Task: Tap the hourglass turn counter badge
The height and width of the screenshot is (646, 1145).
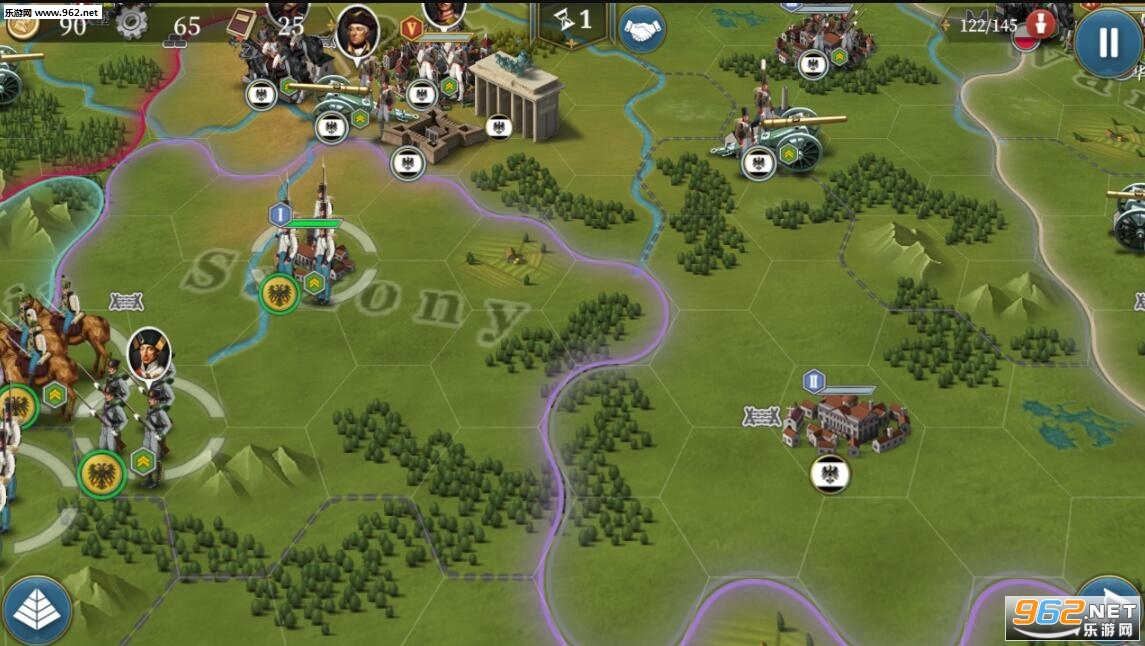Action: [573, 19]
